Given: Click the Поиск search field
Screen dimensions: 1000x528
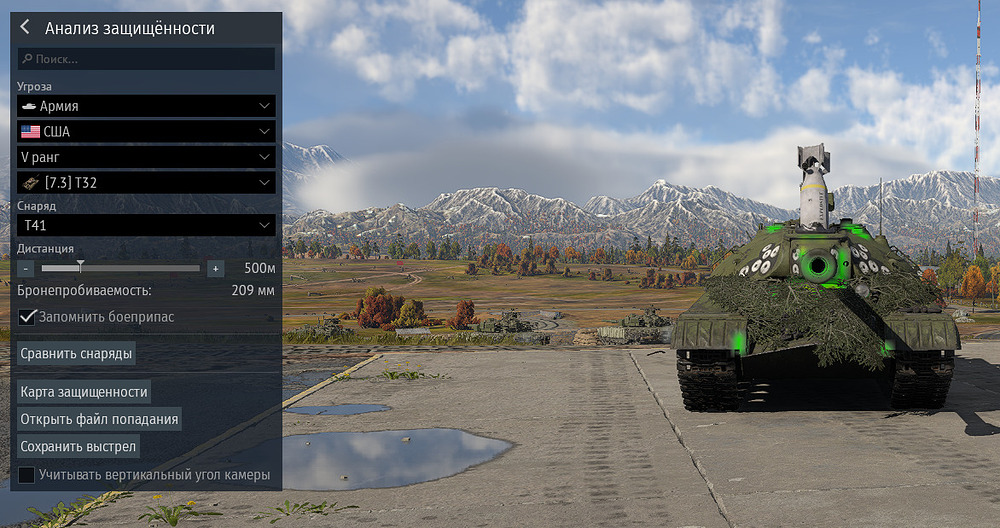Looking at the screenshot, I should point(146,59).
